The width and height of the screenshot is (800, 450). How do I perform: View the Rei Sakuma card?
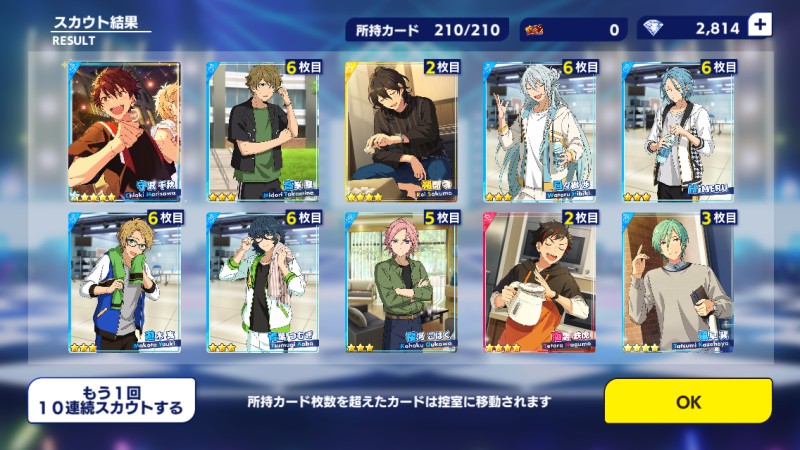[x=401, y=131]
